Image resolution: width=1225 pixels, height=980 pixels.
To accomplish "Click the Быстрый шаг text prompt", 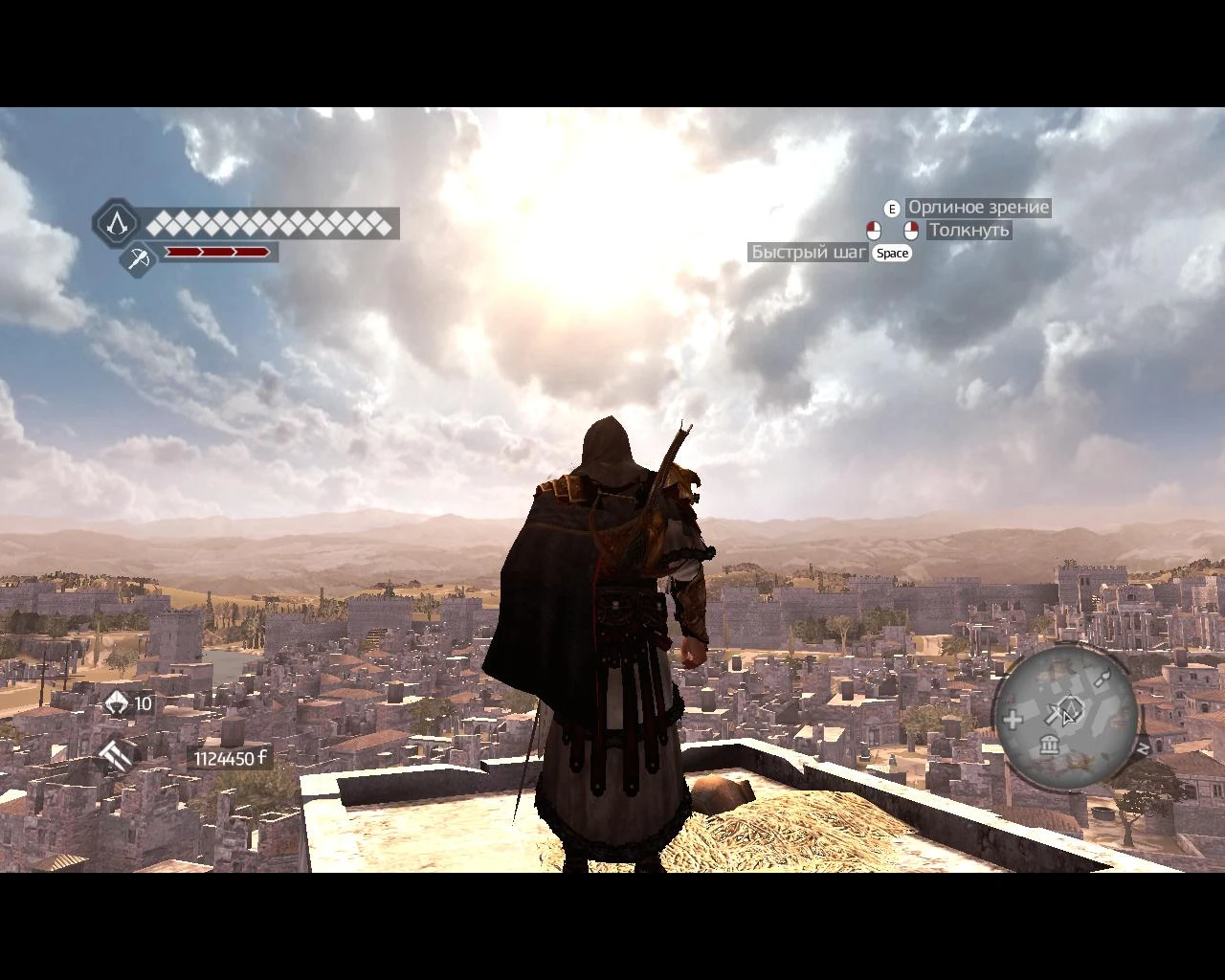I will pos(809,253).
